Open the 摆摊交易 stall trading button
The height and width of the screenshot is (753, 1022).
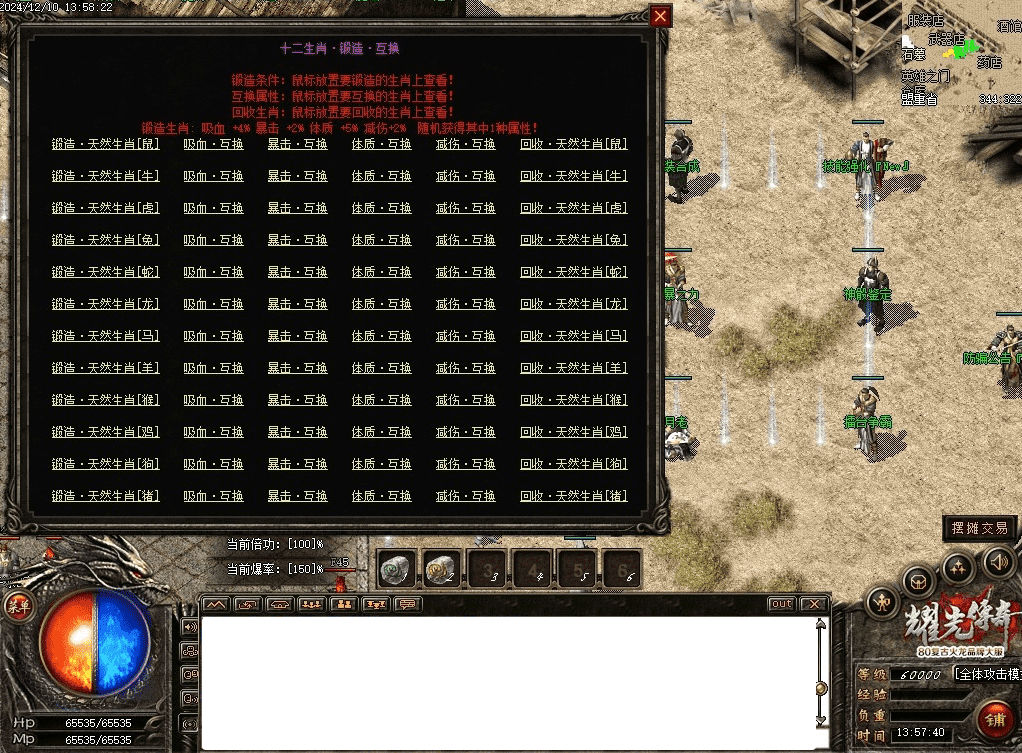point(980,528)
